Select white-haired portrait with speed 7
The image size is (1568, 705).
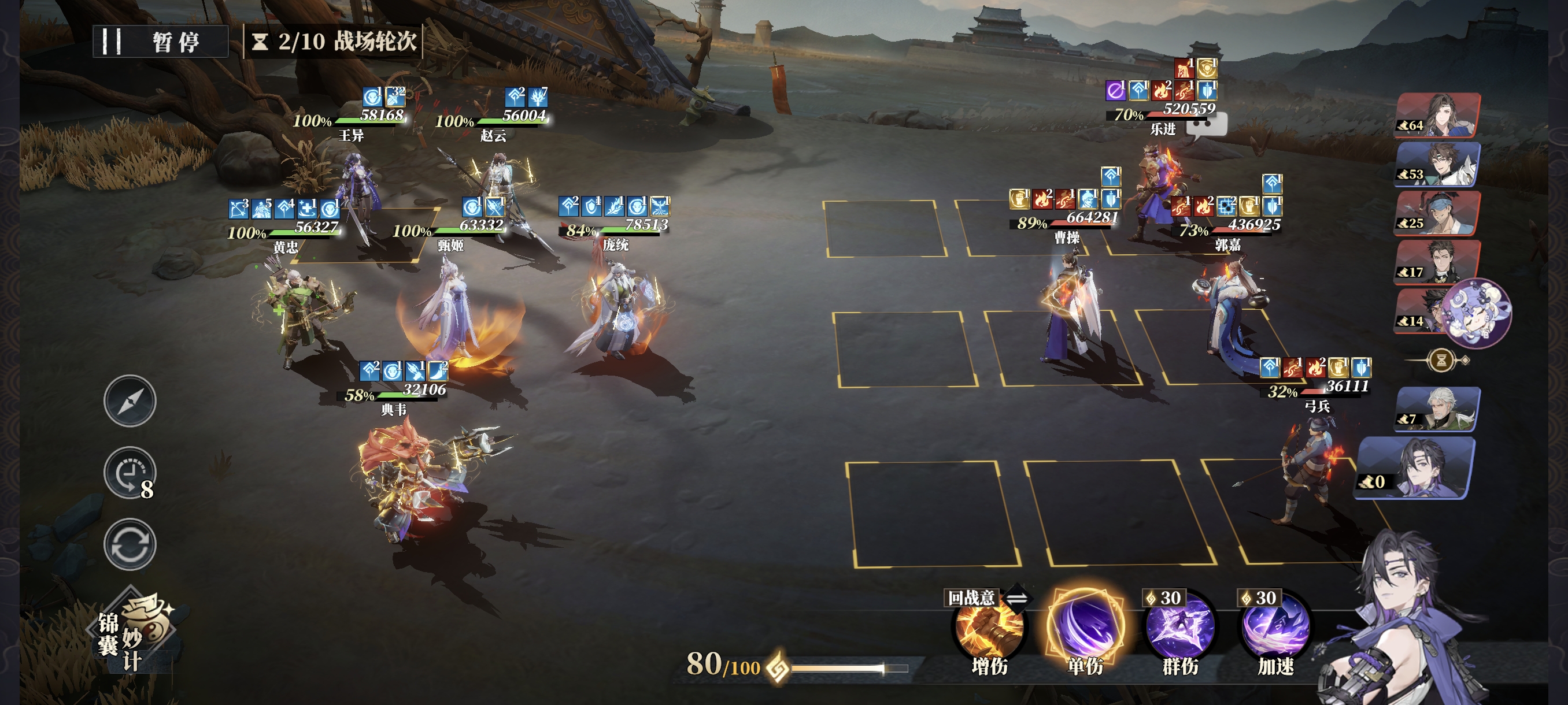(x=1438, y=409)
